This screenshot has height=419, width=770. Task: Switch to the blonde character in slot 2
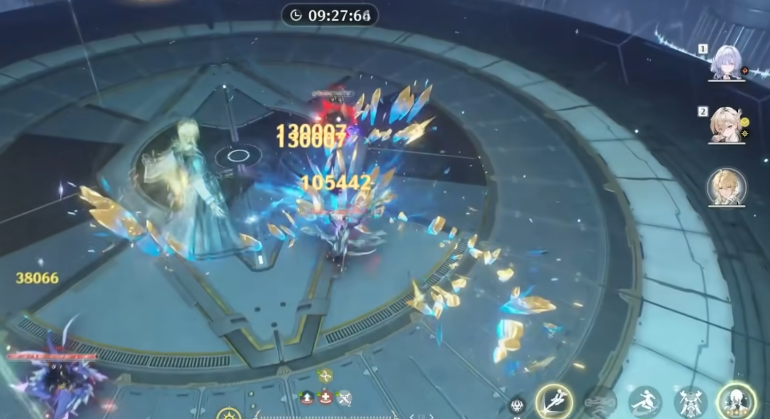pyautogui.click(x=727, y=125)
